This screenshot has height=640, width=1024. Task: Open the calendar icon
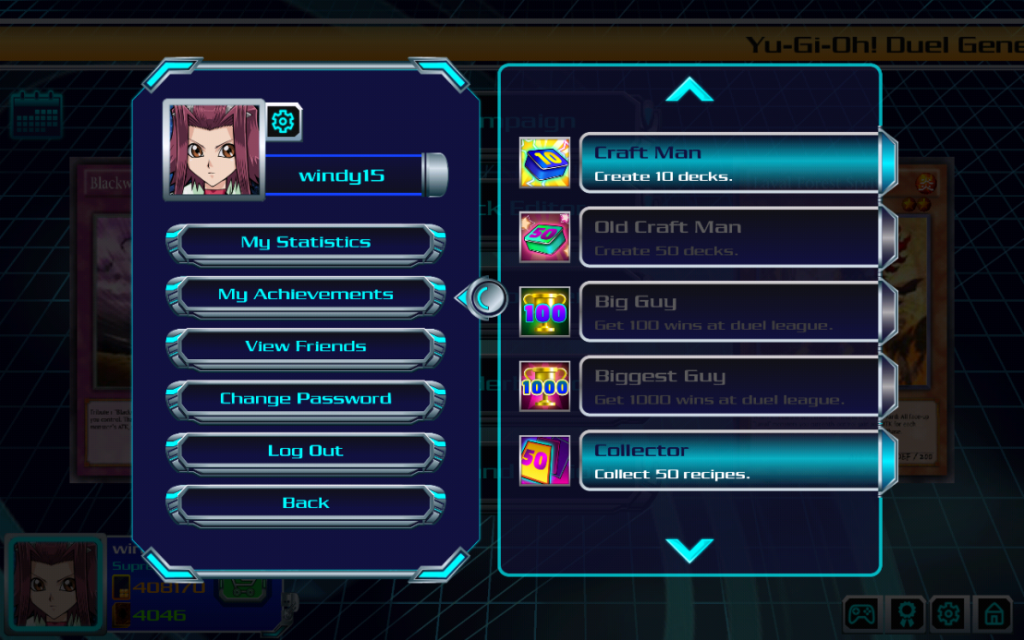(37, 115)
